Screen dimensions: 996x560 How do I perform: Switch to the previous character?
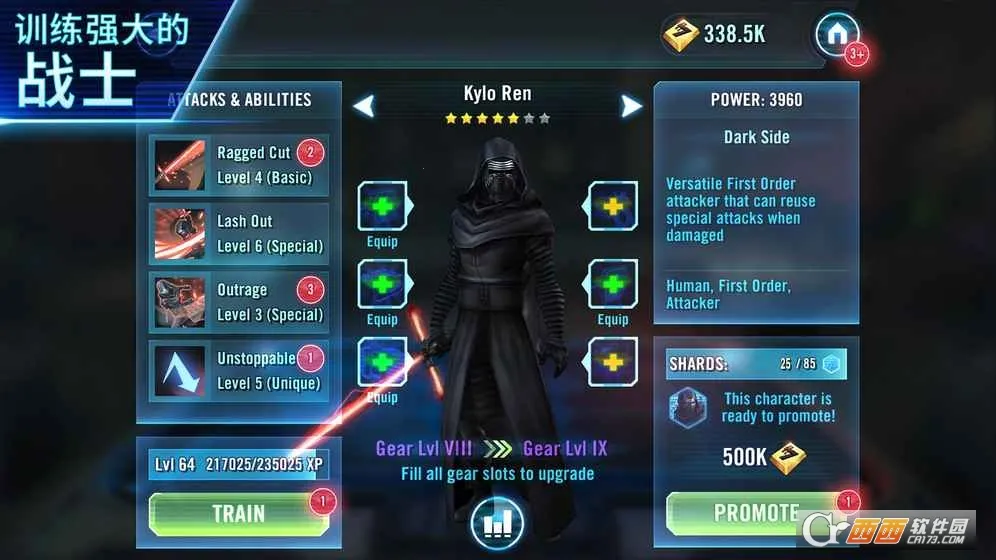364,105
